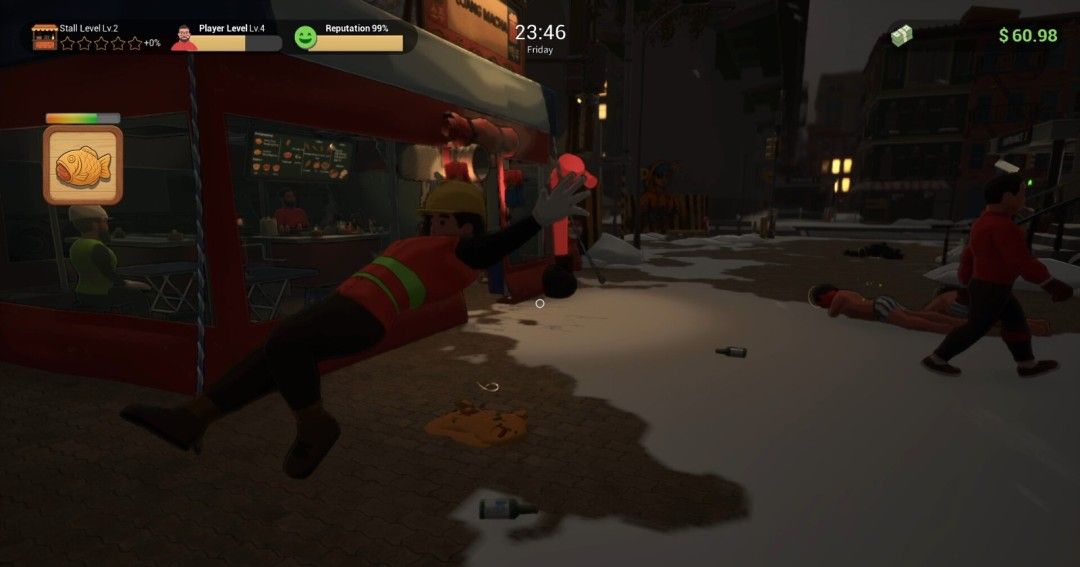This screenshot has height=567, width=1080.
Task: Click the cash stack money icon
Action: coord(902,35)
